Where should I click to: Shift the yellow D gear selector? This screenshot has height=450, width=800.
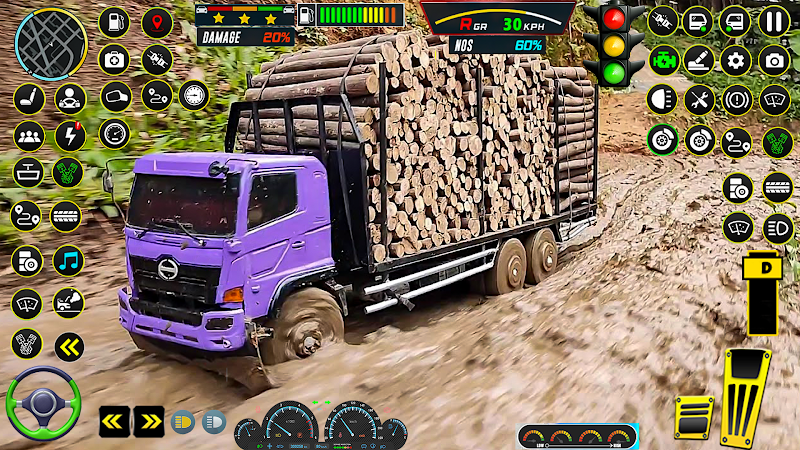click(761, 289)
